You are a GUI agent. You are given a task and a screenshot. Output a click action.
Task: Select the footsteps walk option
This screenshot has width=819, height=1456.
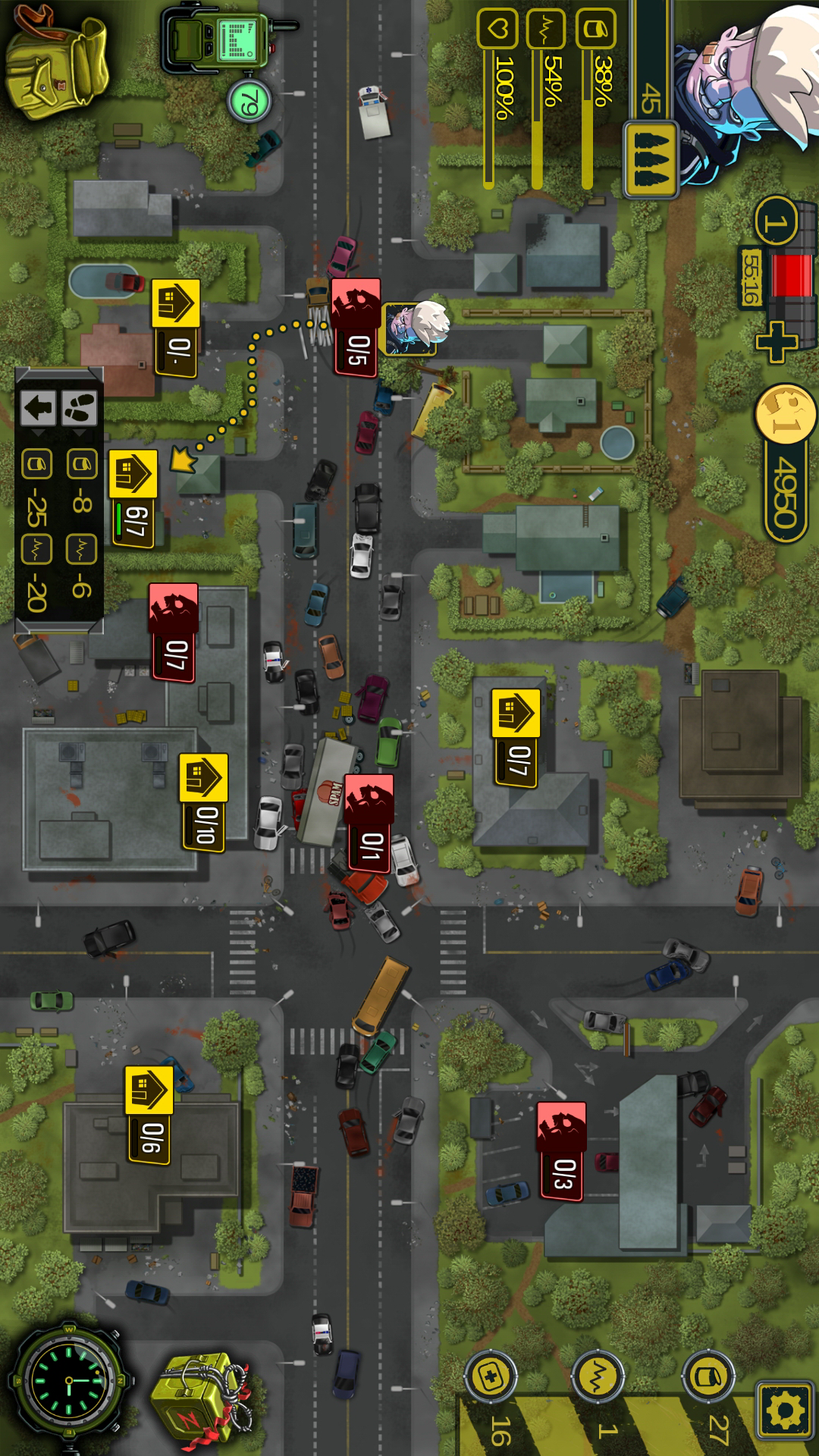click(79, 408)
